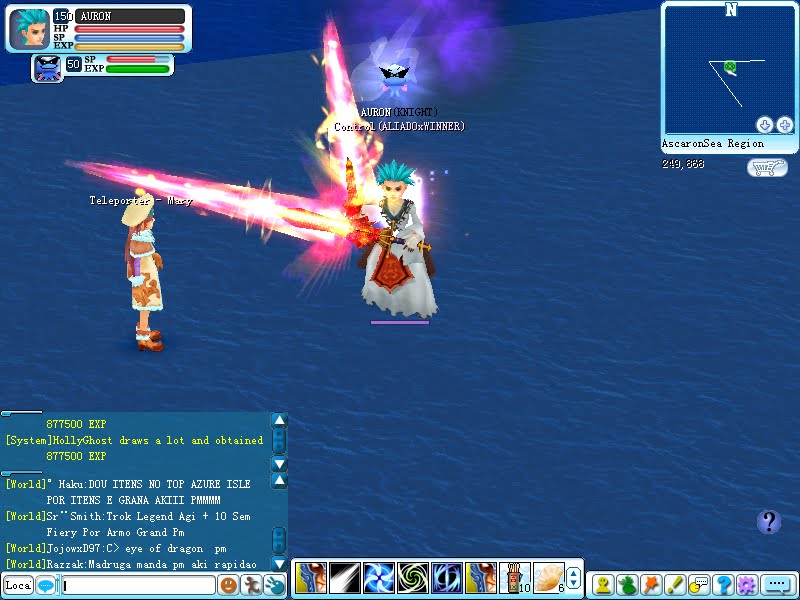
Task: Cast the green spiral skill
Action: pos(412,578)
